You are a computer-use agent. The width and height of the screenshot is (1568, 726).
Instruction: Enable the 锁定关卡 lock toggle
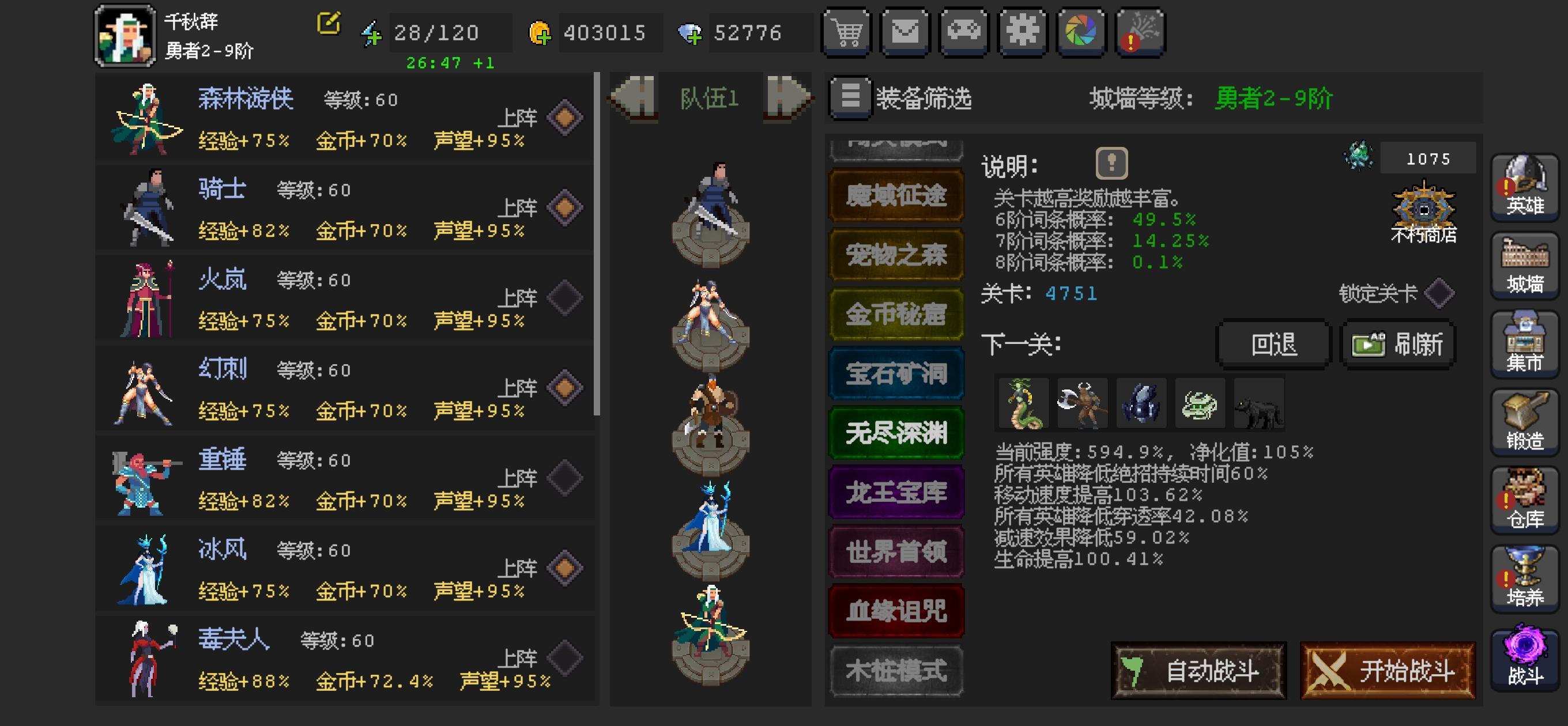point(1440,293)
